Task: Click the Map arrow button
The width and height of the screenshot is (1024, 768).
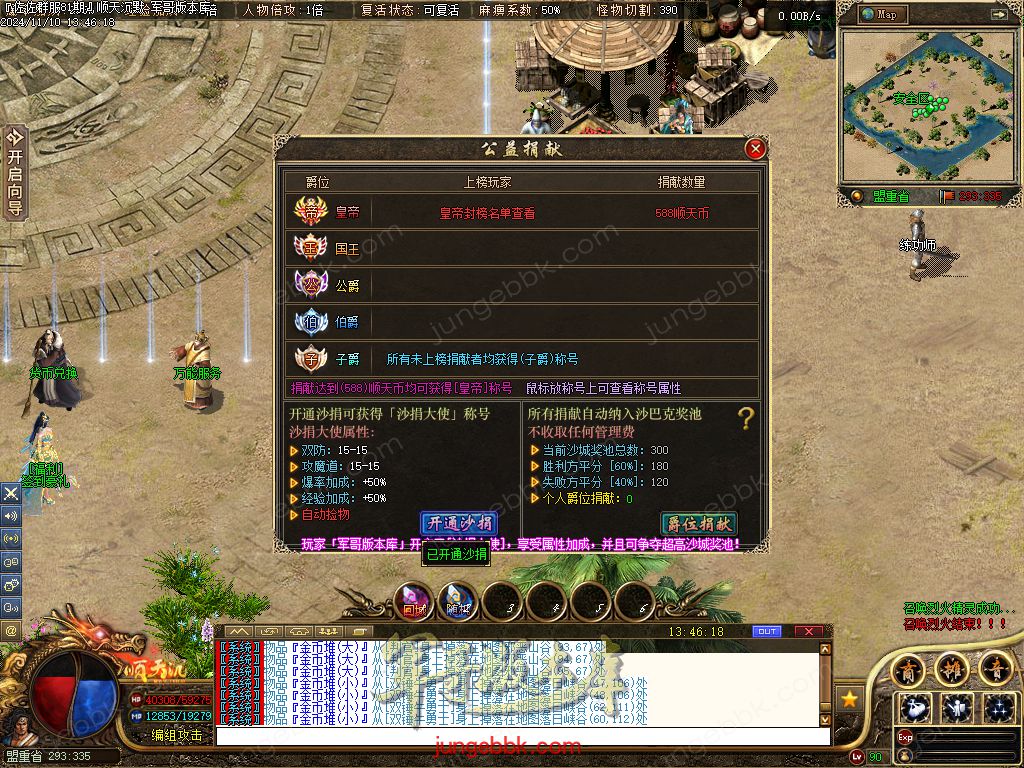Action: tap(998, 15)
